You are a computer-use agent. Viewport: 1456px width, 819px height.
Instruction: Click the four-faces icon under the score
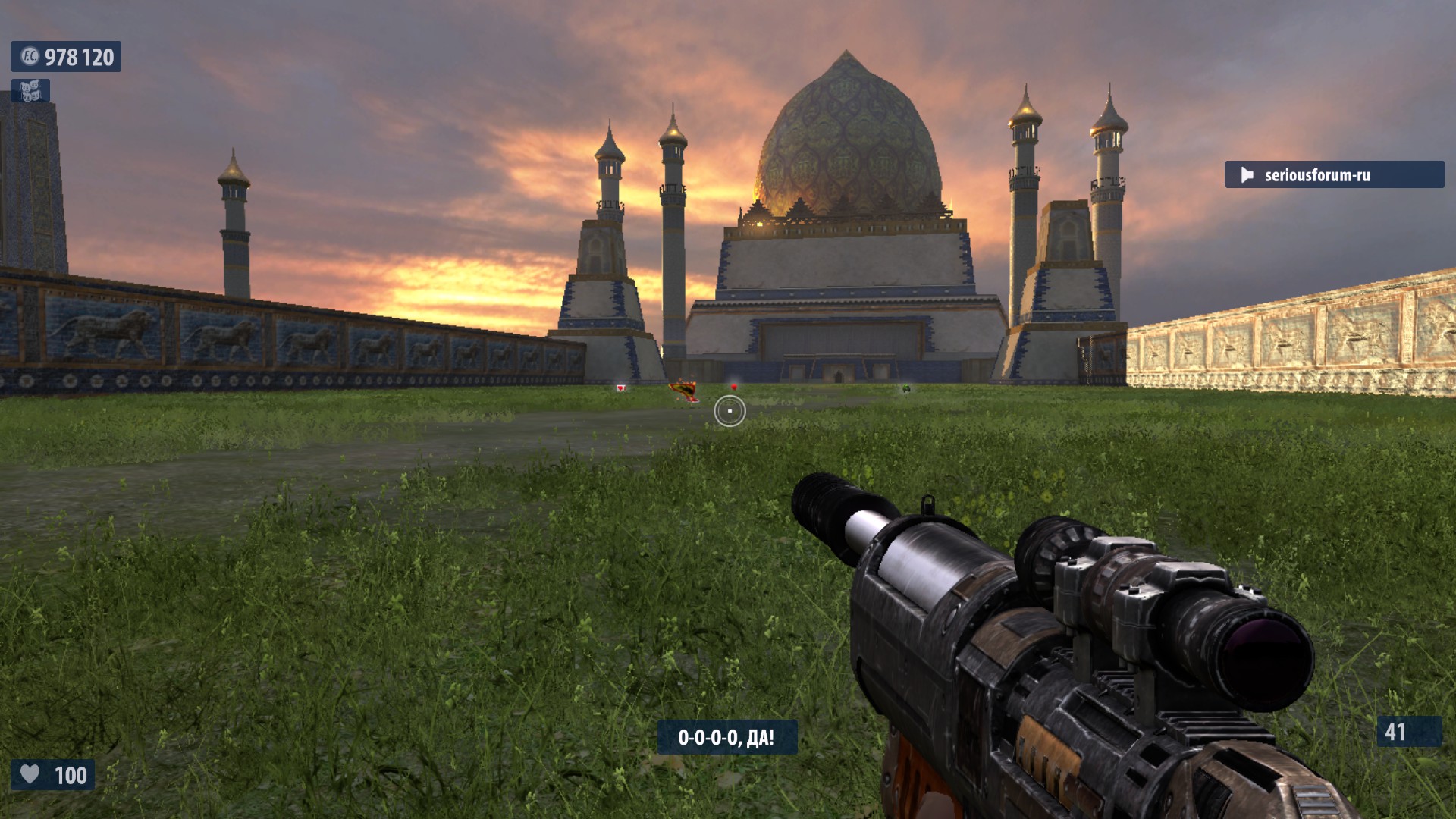30,92
